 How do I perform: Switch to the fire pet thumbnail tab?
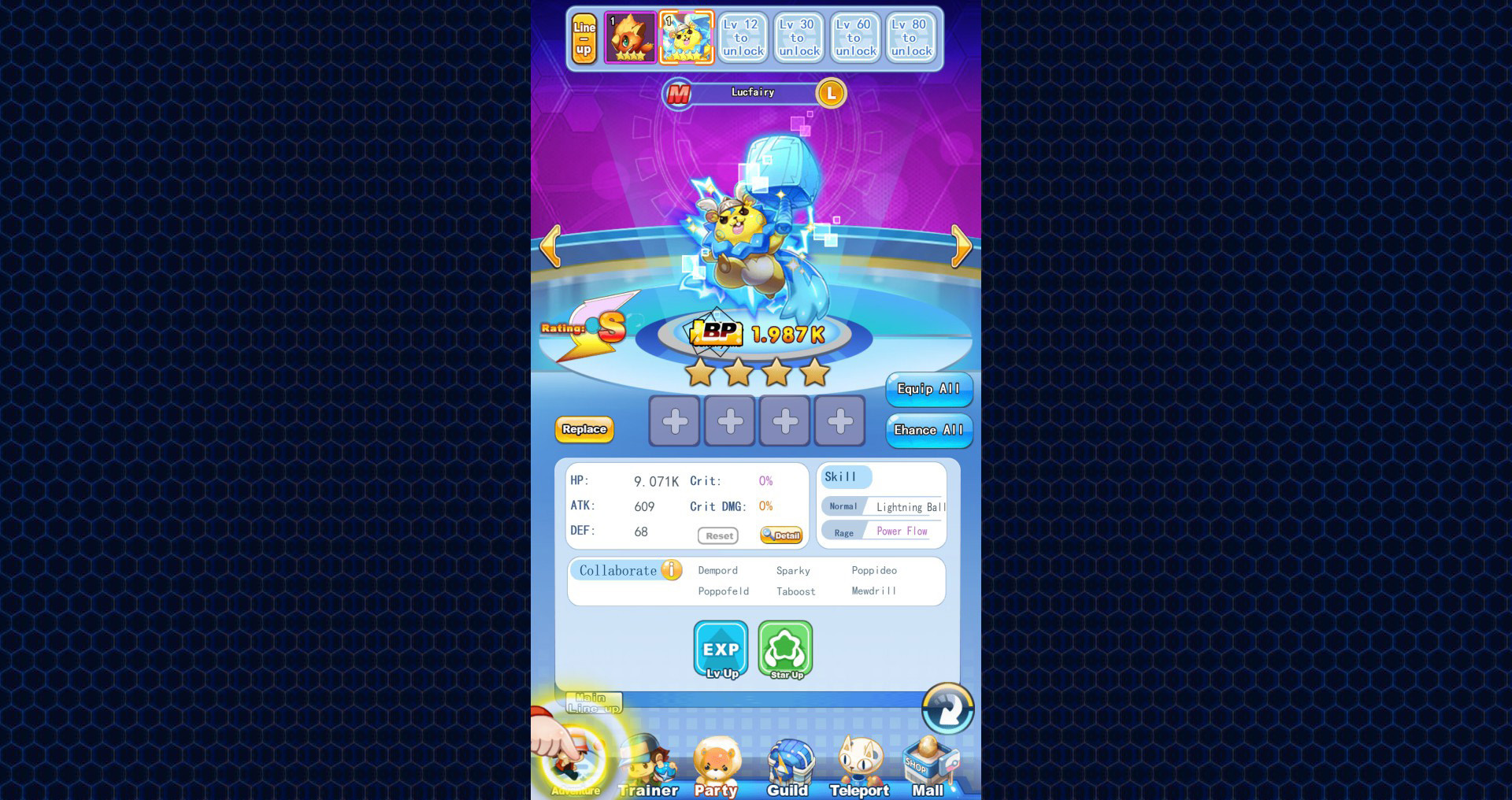(x=631, y=36)
